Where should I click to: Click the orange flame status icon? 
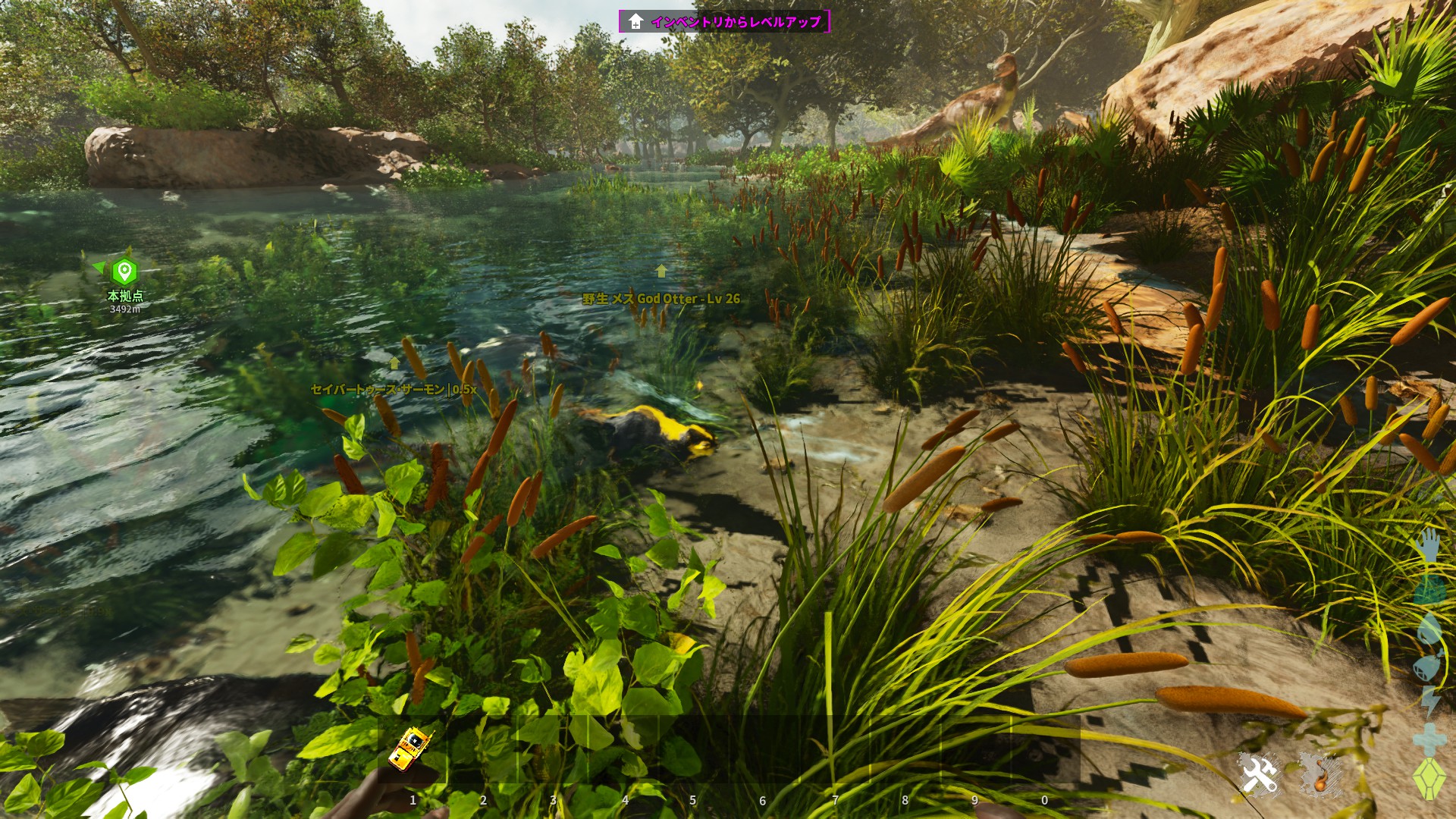click(1321, 775)
